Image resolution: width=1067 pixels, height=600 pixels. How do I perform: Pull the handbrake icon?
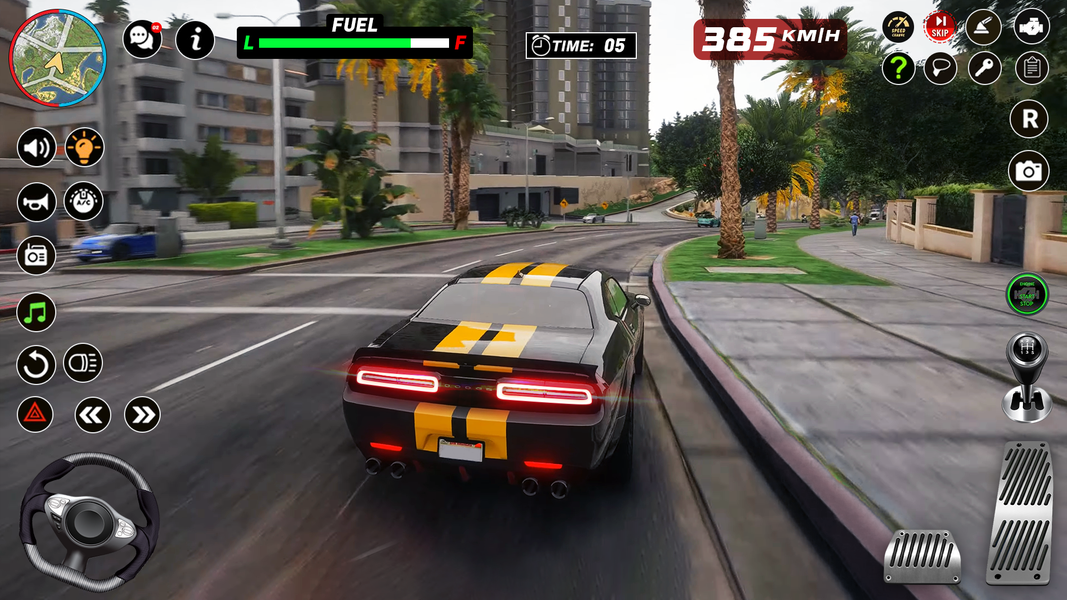(985, 27)
